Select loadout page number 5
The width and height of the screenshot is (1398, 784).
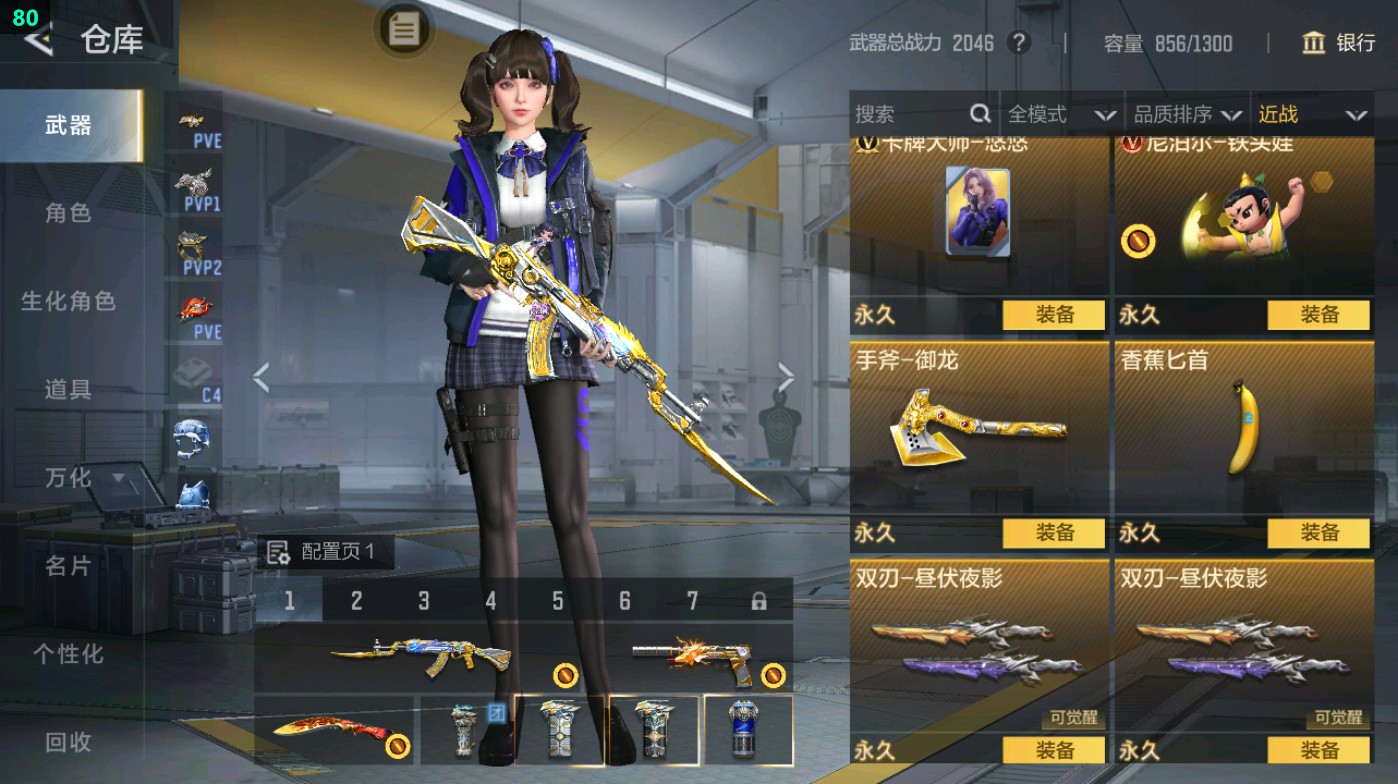558,601
